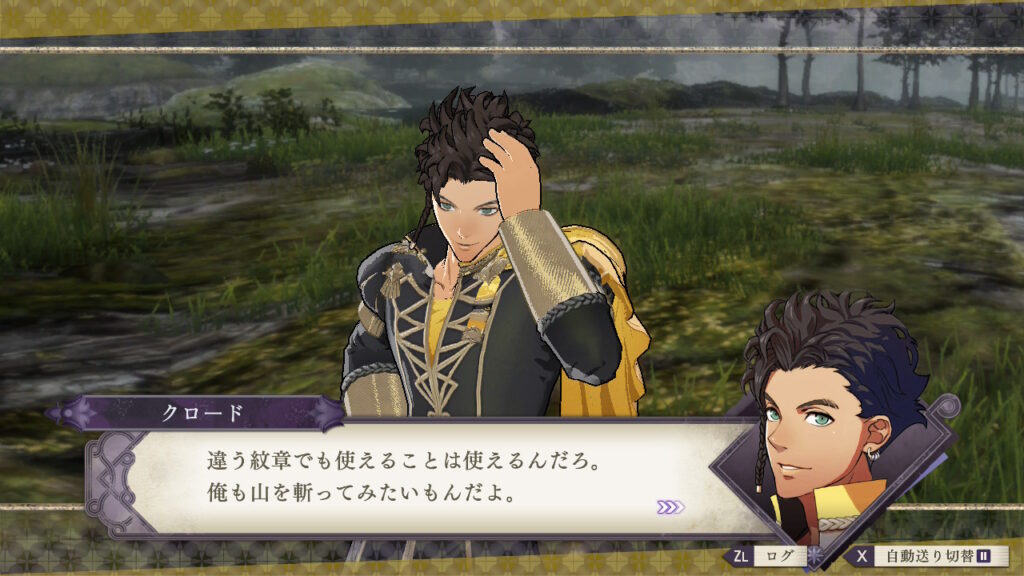Screen dimensions: 1024x576
Task: Advance dialogue with the purple arrow indicator
Action: 670,507
